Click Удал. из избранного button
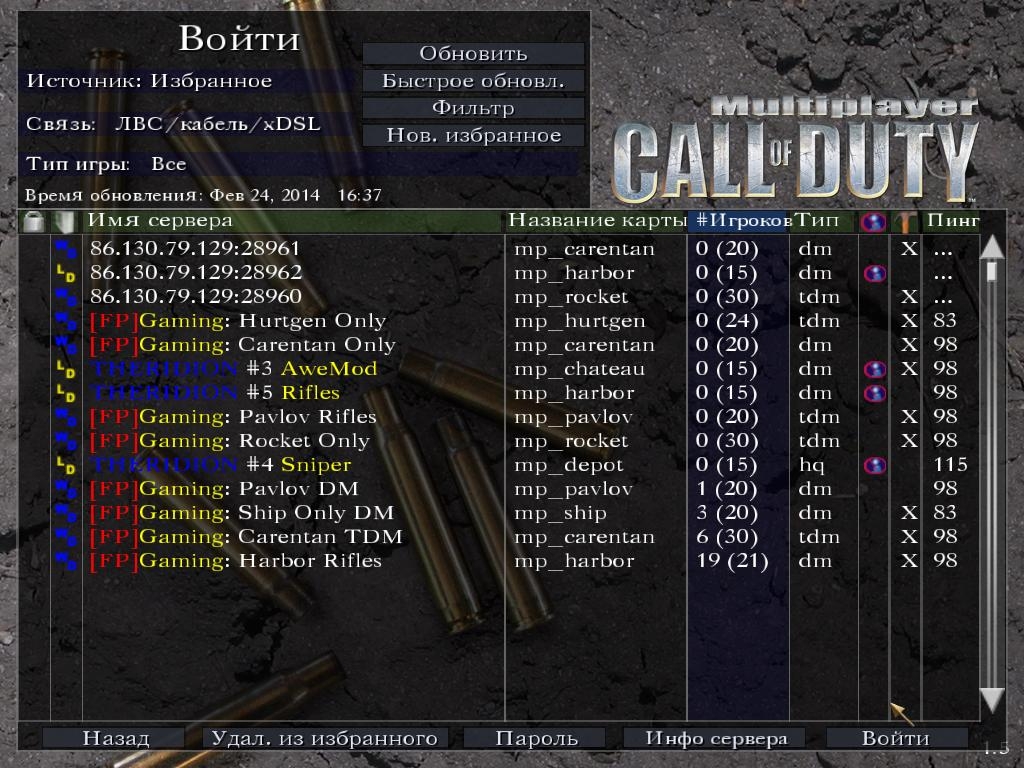 click(x=322, y=738)
